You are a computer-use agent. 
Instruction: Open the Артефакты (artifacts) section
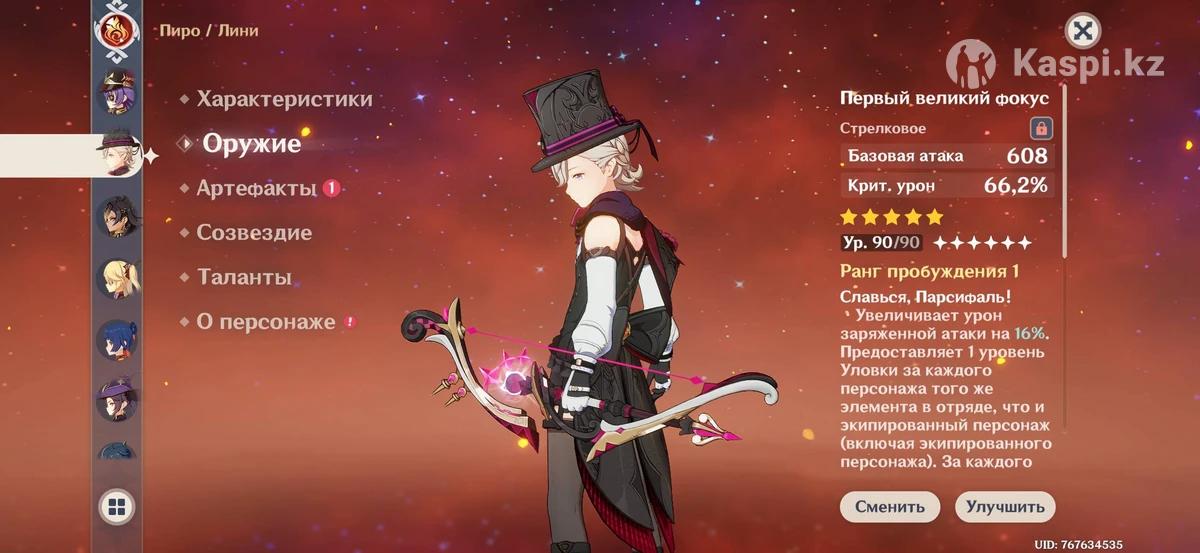coord(256,188)
